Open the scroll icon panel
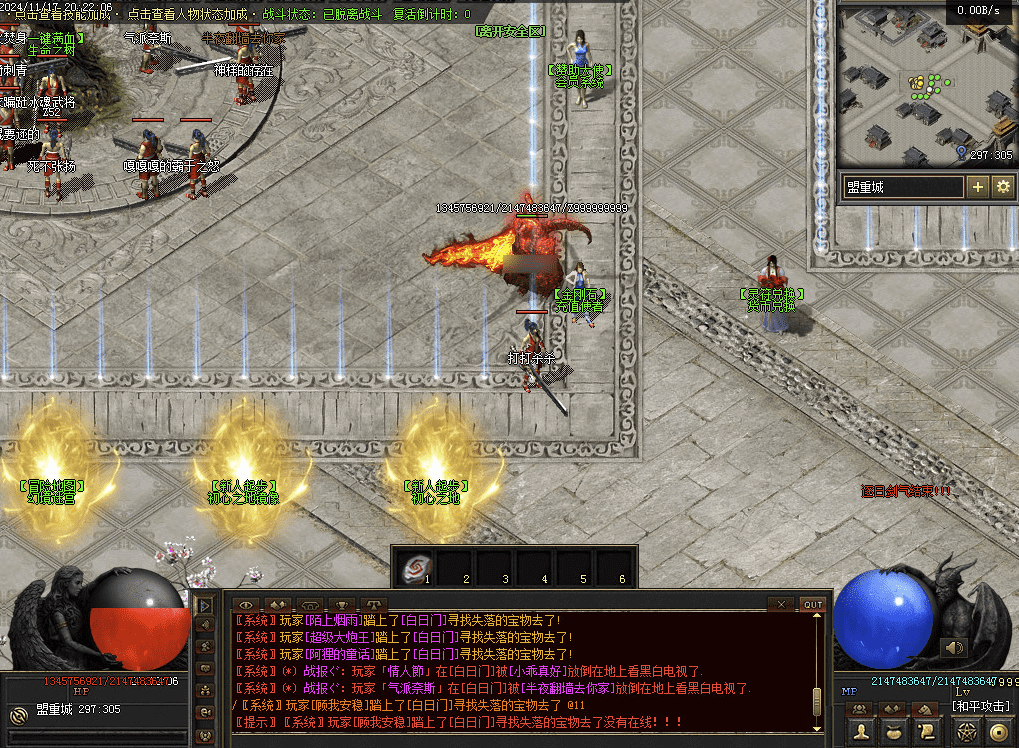1019x748 pixels. click(x=927, y=733)
